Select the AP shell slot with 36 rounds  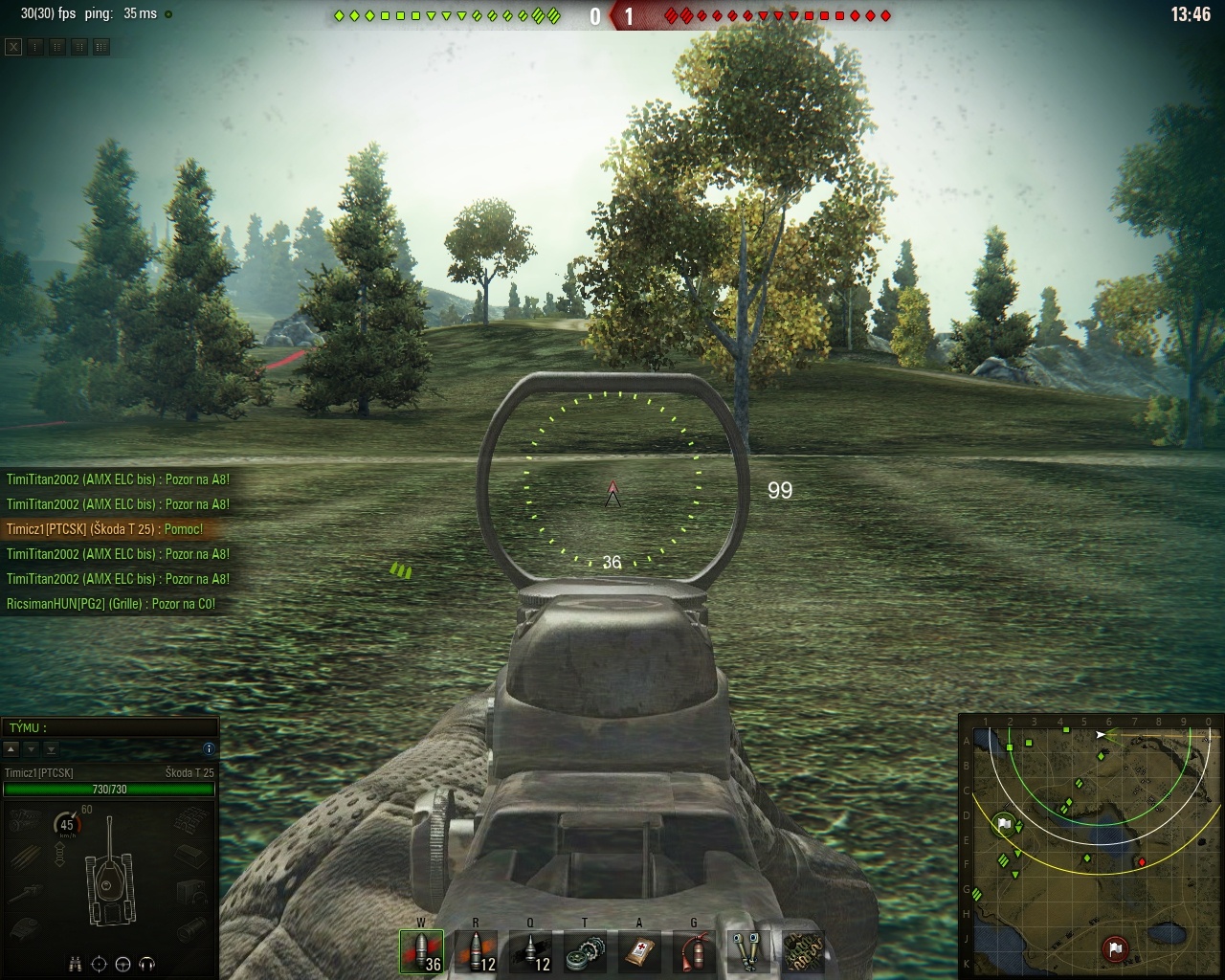[x=421, y=951]
